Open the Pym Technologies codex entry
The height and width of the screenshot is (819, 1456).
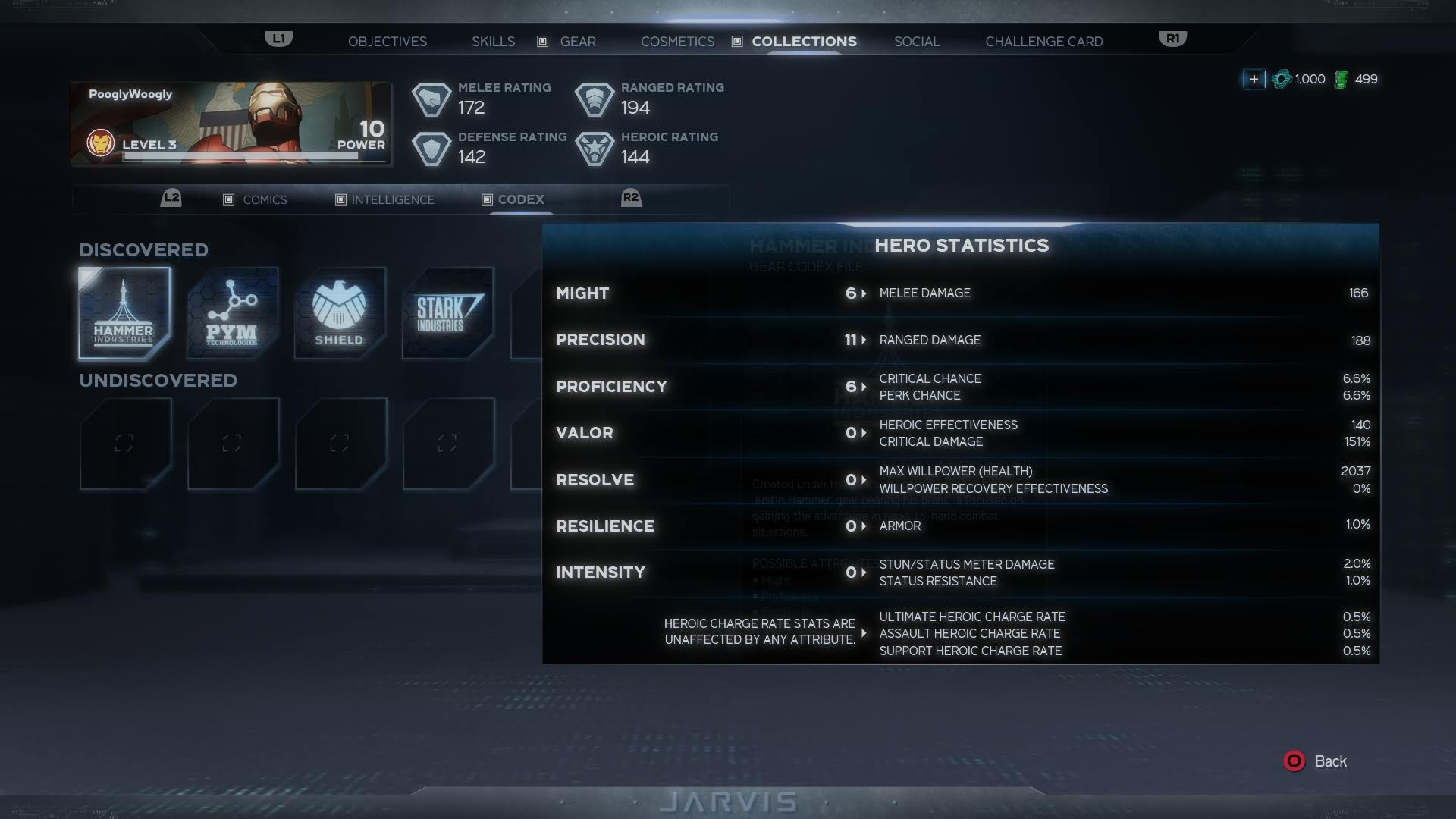232,312
